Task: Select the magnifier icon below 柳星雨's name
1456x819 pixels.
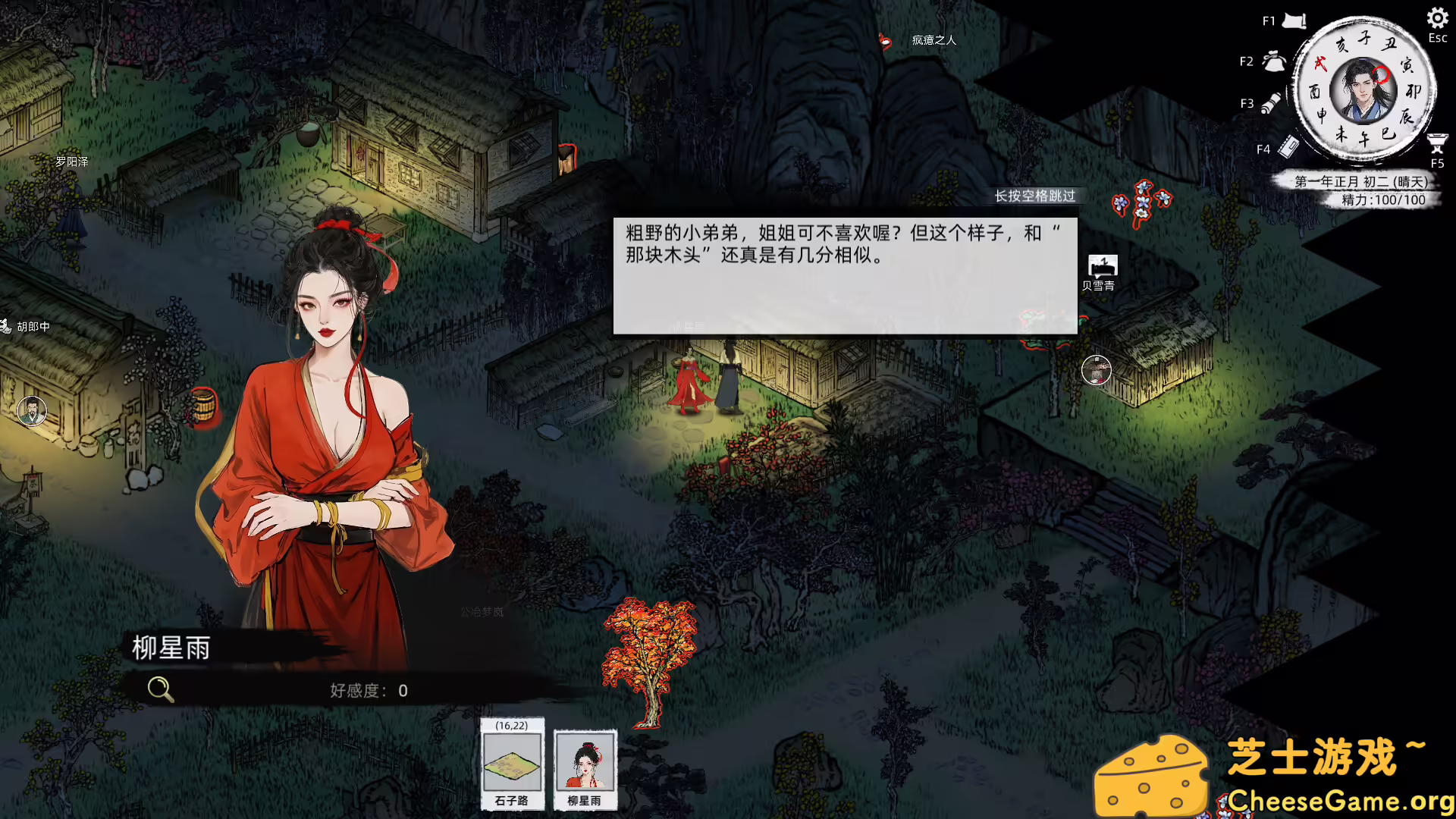Action: 159,690
